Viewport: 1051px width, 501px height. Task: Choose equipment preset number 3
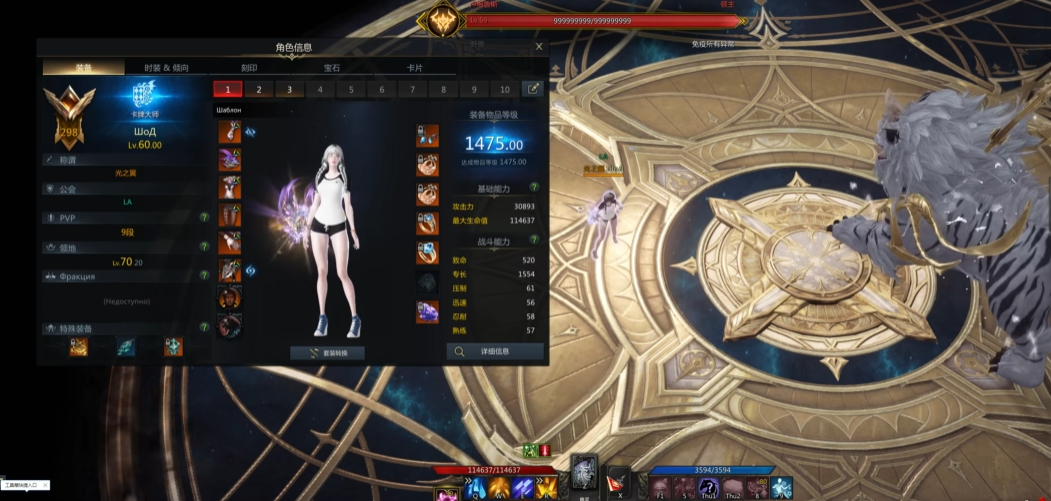[289, 89]
